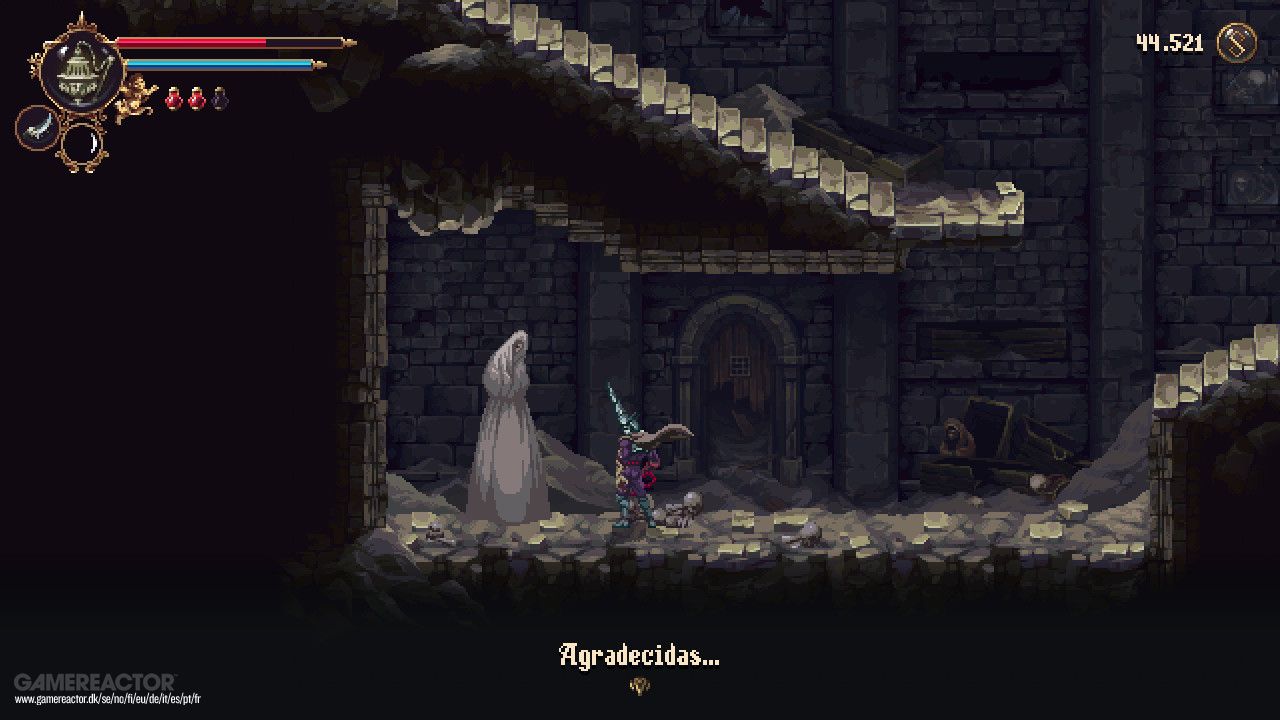Screen dimensions: 1280x720
Task: Click the golden cherub figure on the HUD
Action: tap(135, 96)
